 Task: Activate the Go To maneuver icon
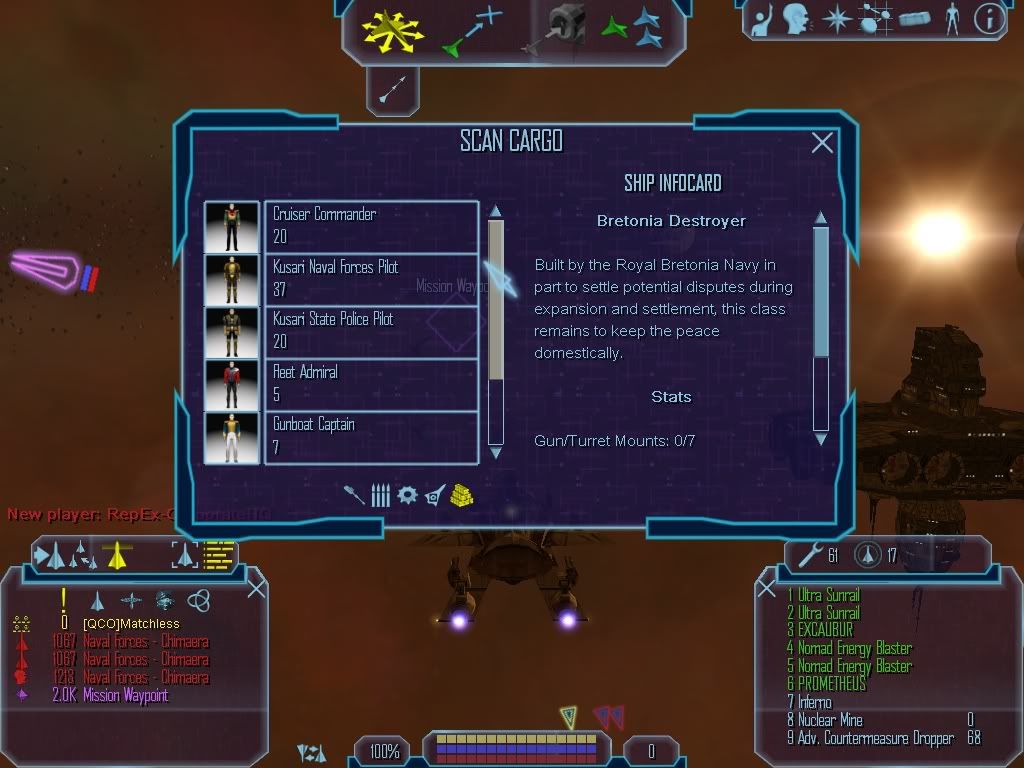coord(470,30)
